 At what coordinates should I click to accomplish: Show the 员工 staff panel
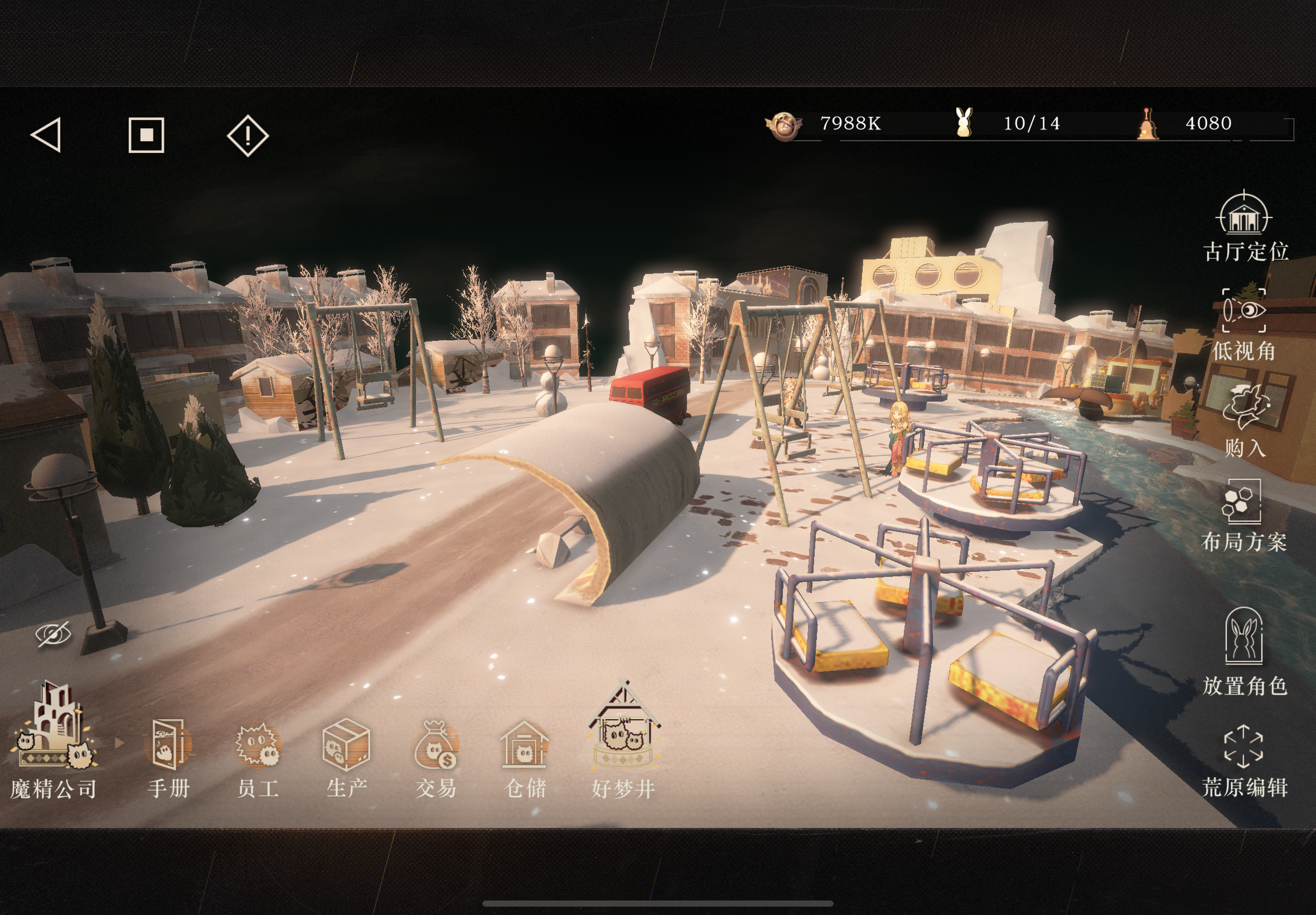pos(258,758)
